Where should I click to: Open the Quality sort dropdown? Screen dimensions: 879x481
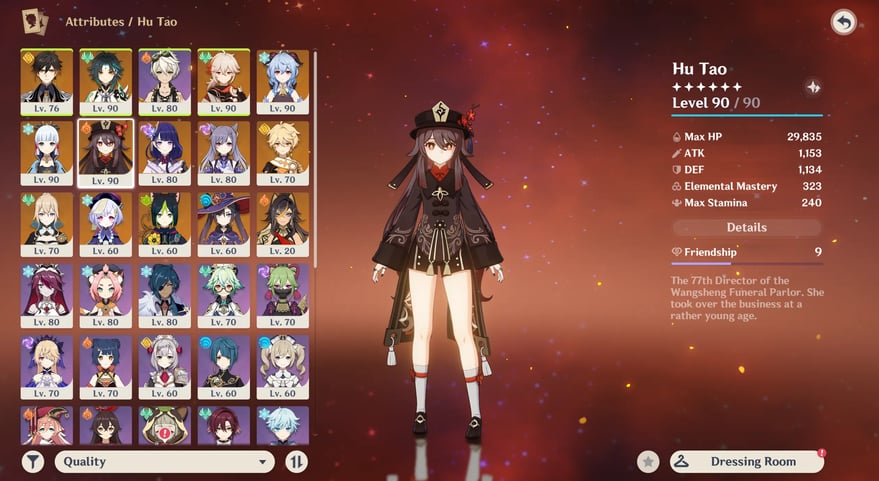[166, 461]
